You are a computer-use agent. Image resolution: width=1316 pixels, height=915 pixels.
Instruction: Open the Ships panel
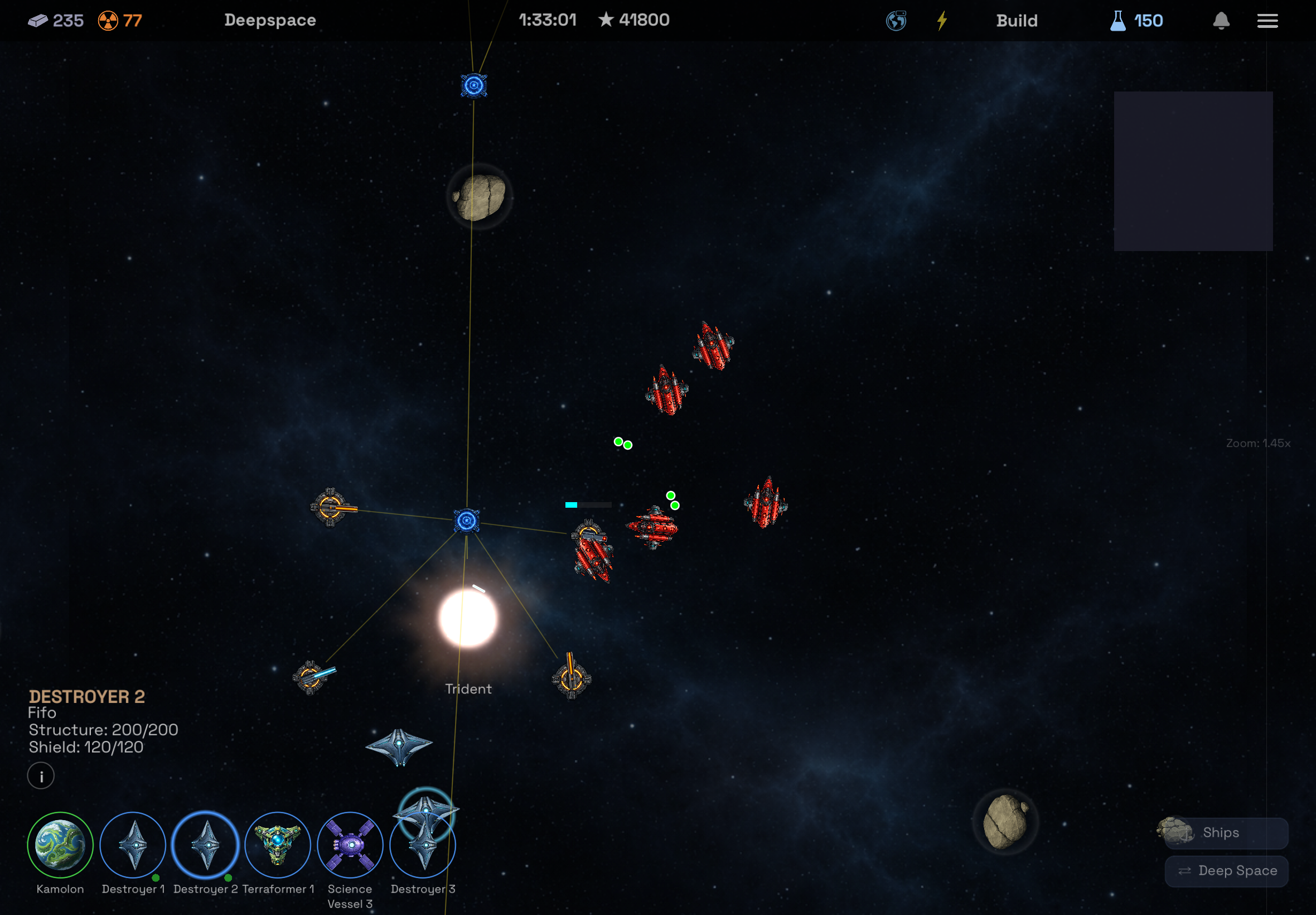pyautogui.click(x=1226, y=832)
